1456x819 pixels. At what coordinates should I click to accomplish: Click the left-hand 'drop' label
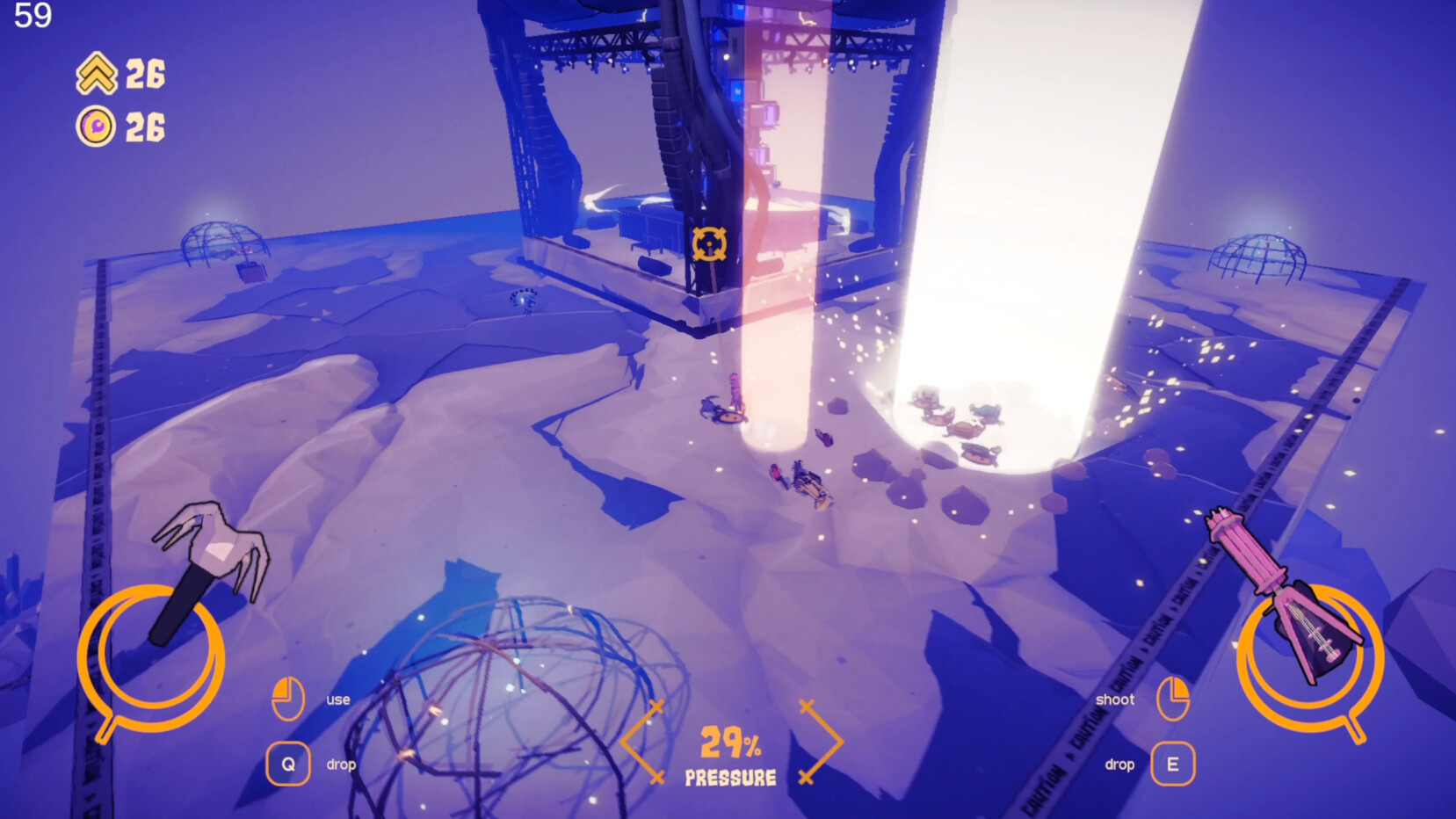pyautogui.click(x=342, y=764)
